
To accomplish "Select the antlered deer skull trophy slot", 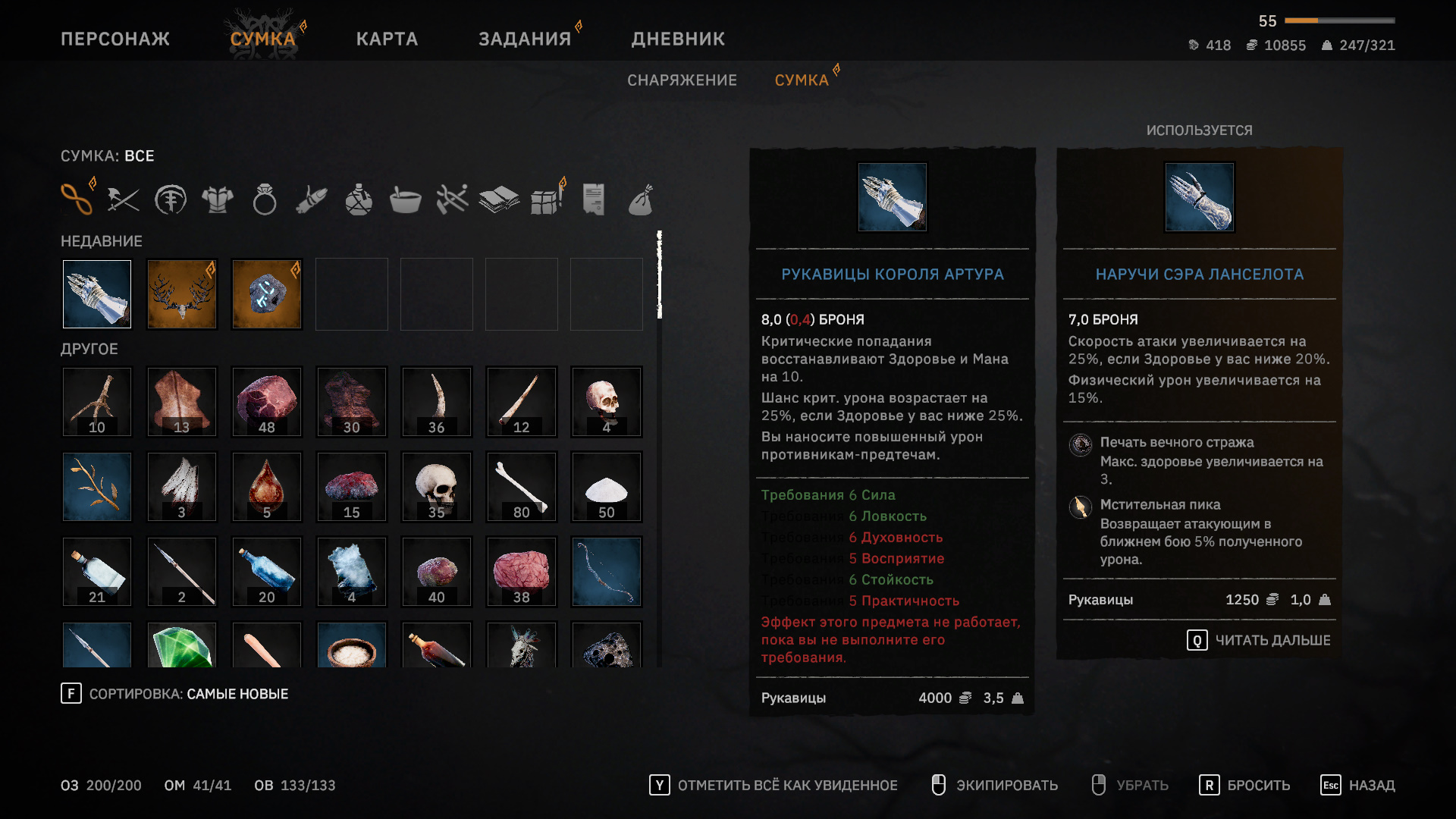I will coord(182,294).
